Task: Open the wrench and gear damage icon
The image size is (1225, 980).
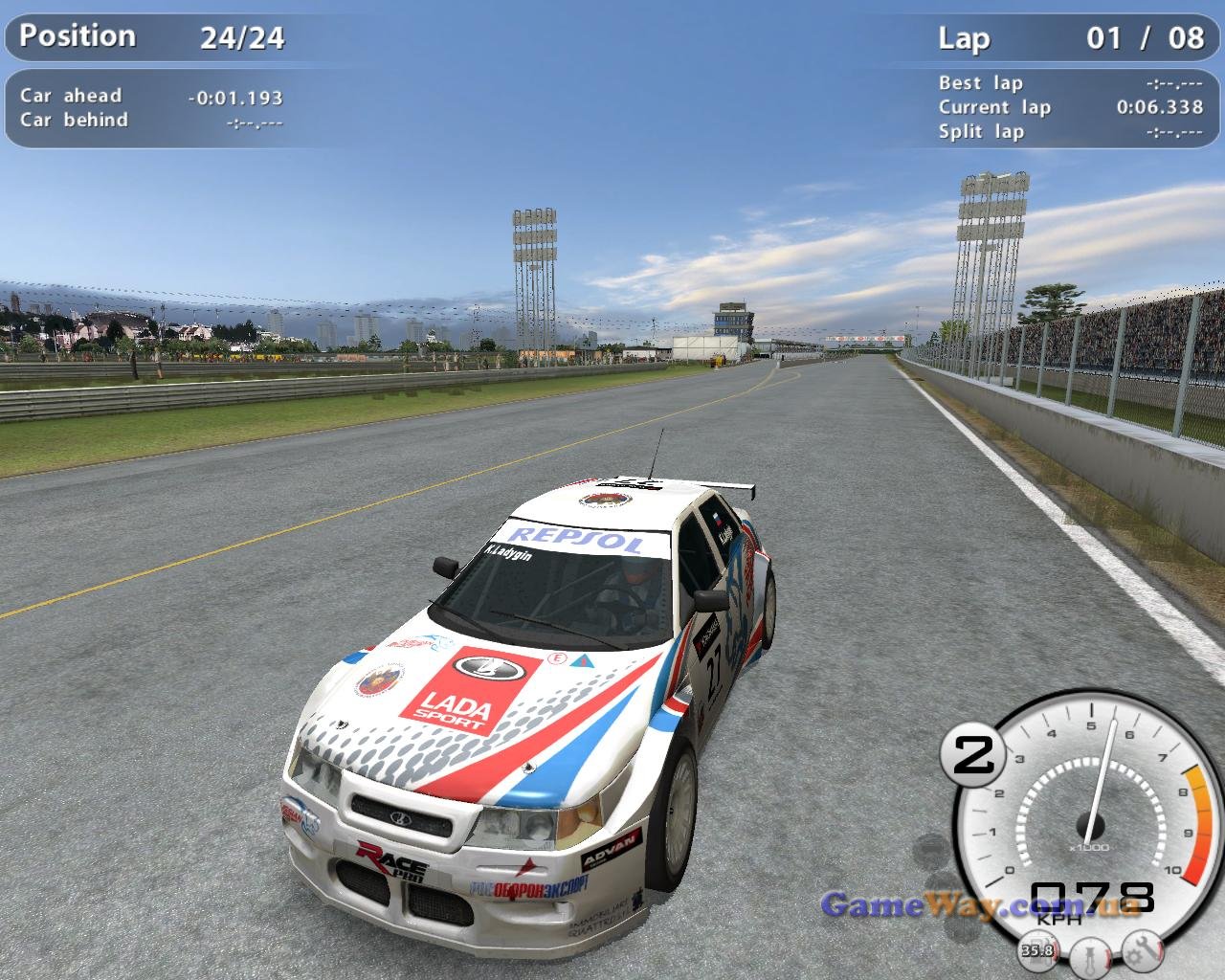Action: click(x=1140, y=949)
